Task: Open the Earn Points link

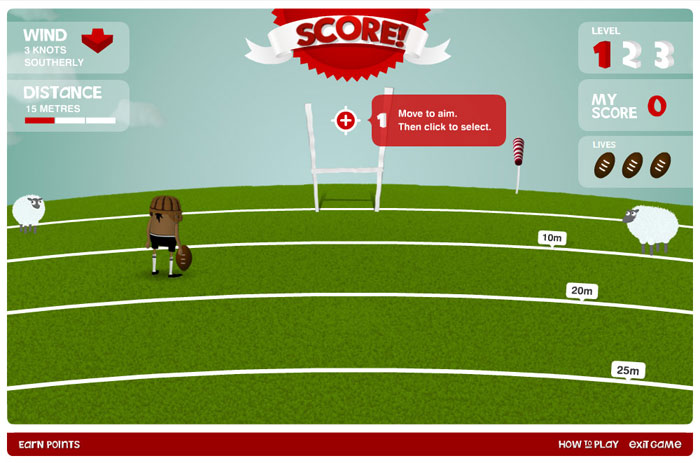Action: tap(49, 445)
